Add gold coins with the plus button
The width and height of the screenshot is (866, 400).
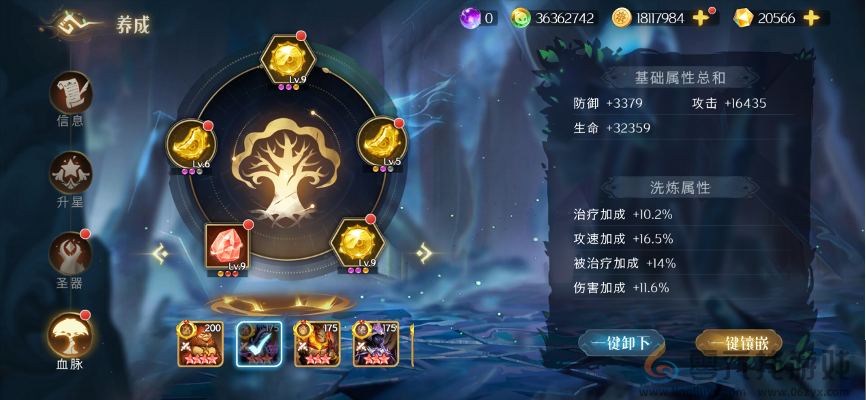click(x=702, y=18)
